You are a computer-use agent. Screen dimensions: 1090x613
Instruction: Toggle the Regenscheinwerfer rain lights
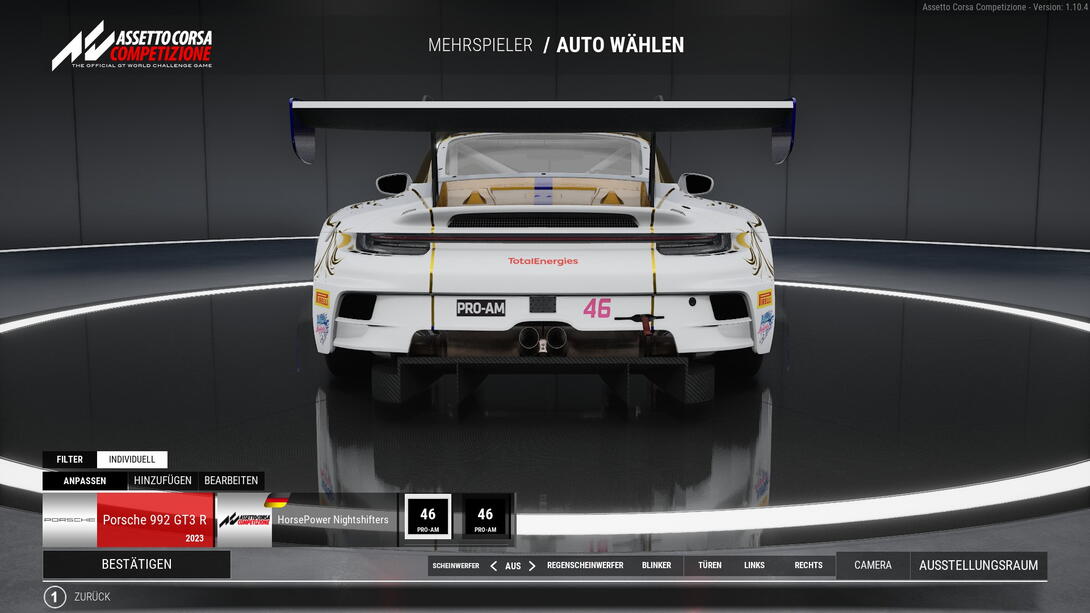pyautogui.click(x=585, y=566)
